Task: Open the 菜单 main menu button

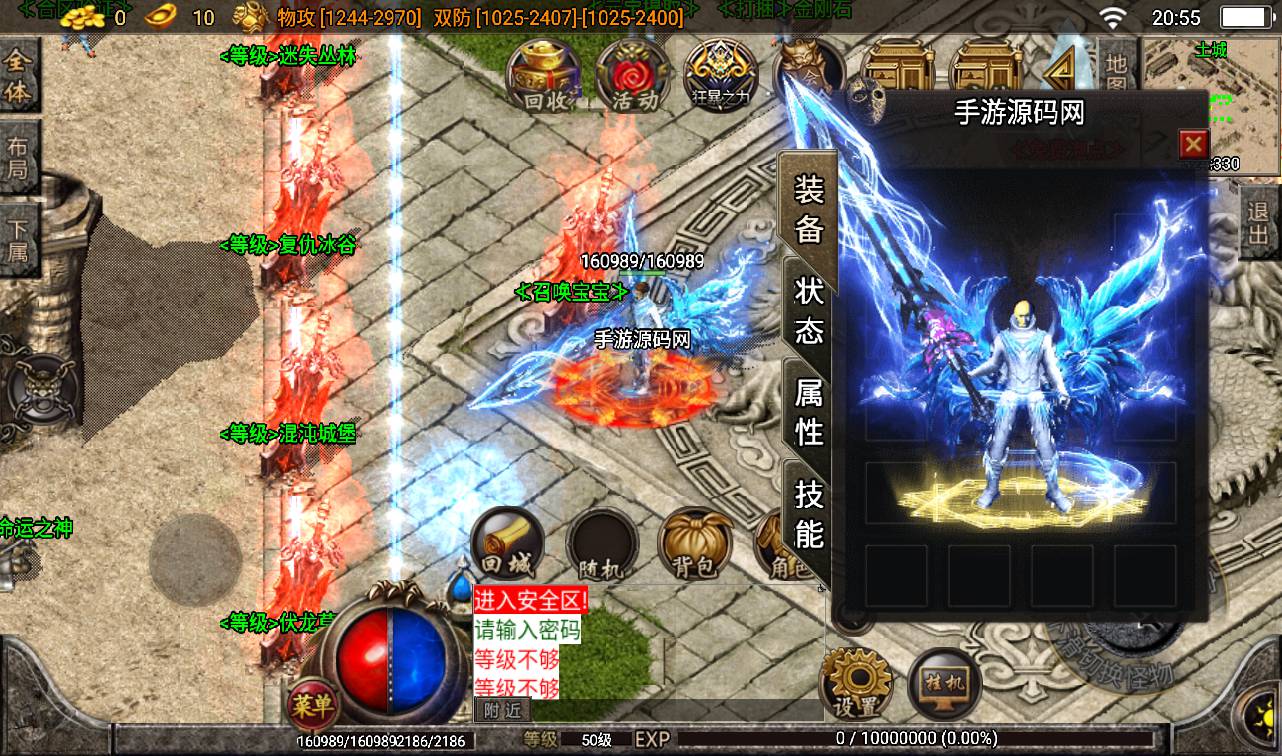Action: (x=312, y=705)
